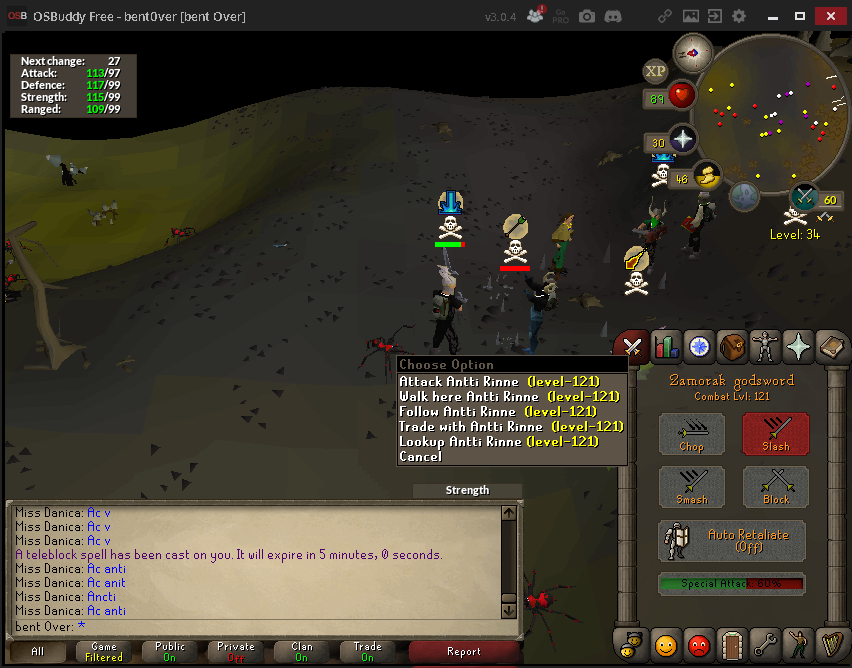Select Trade with Antti Rinne
The image size is (852, 668).
511,426
